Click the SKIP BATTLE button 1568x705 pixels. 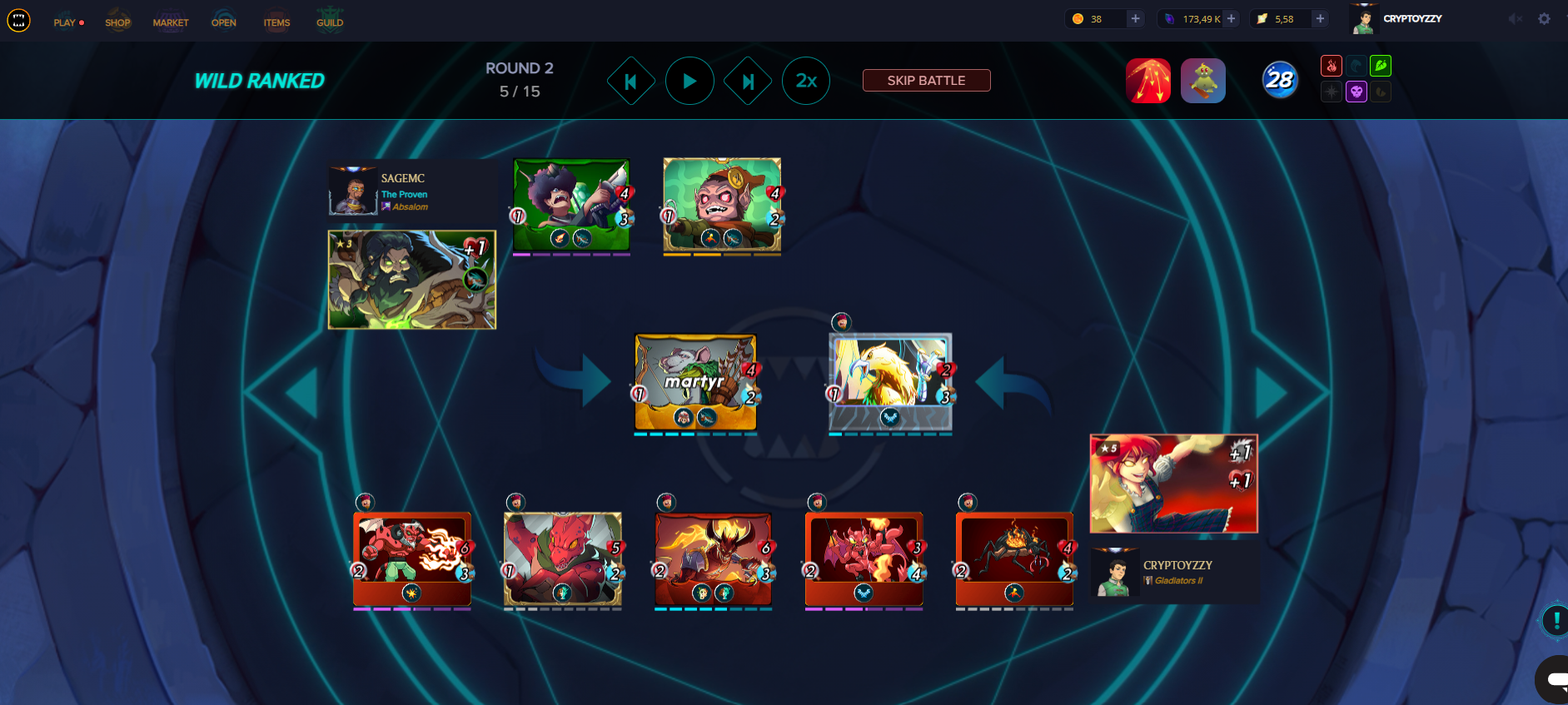point(926,81)
